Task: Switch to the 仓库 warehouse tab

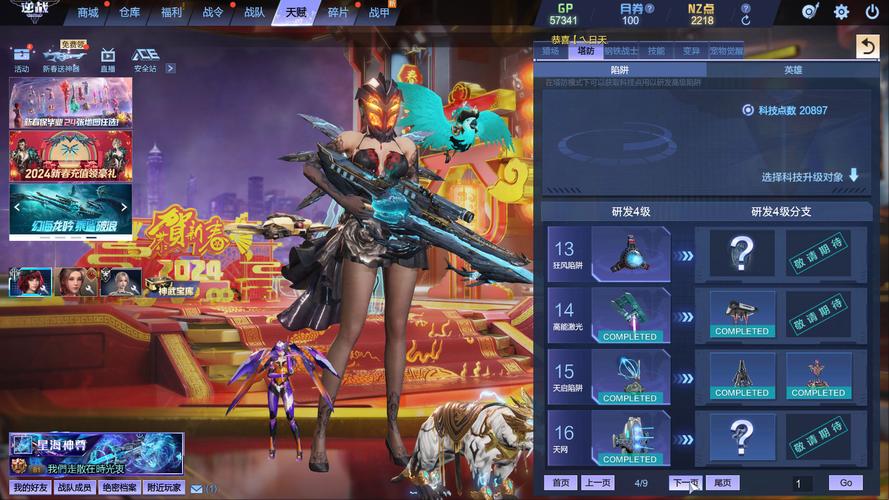Action: click(130, 13)
